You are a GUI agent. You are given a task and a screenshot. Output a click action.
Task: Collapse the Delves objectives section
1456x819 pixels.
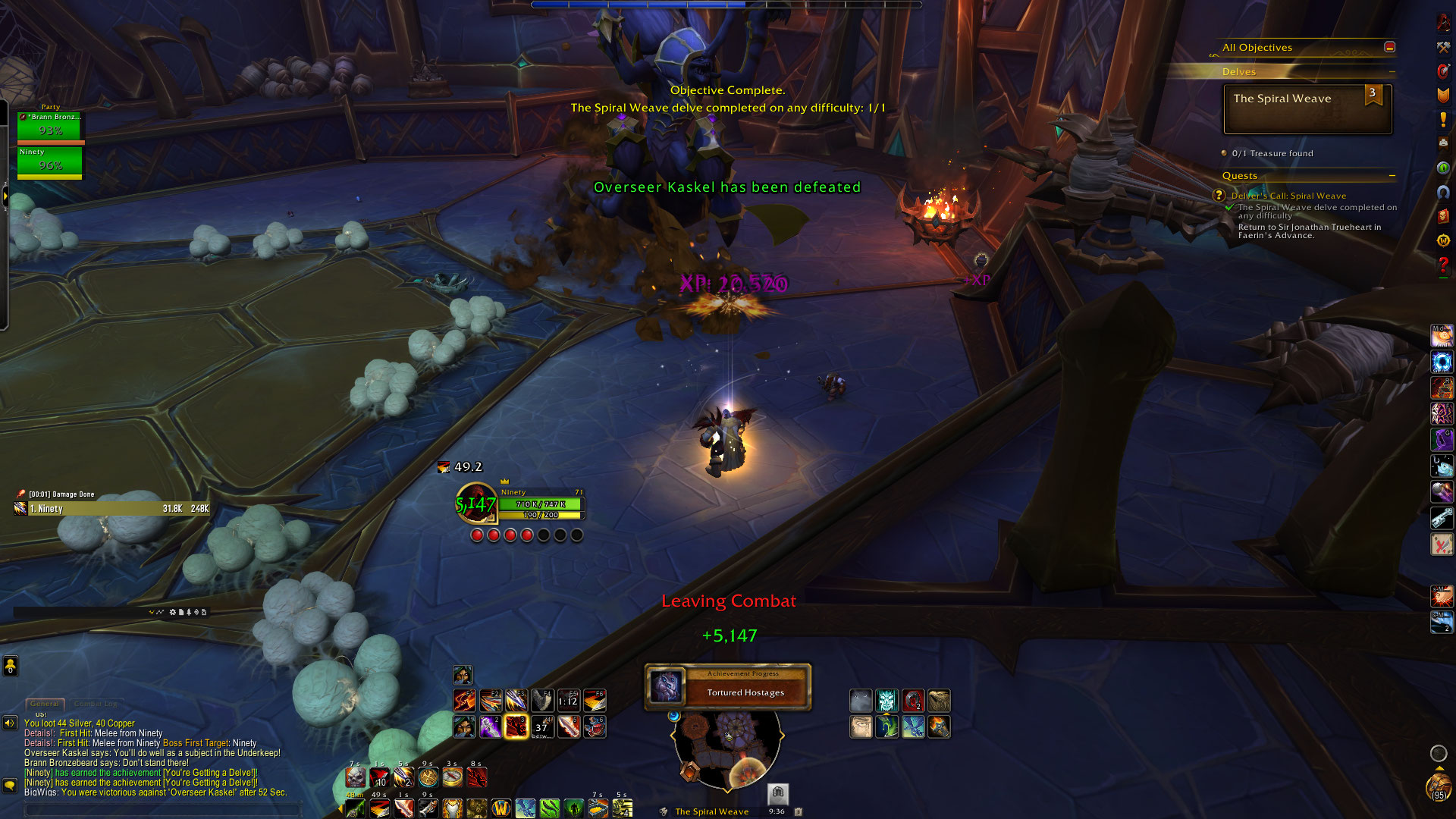(1392, 72)
